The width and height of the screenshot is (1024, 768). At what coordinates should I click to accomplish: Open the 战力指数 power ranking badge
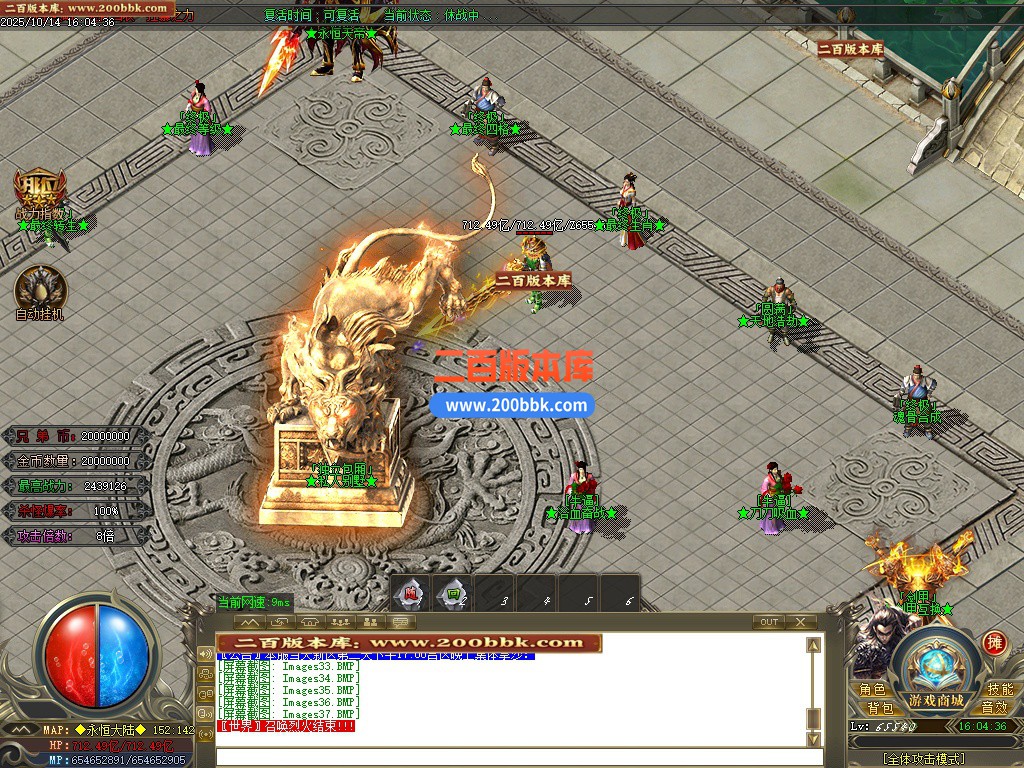[40, 191]
